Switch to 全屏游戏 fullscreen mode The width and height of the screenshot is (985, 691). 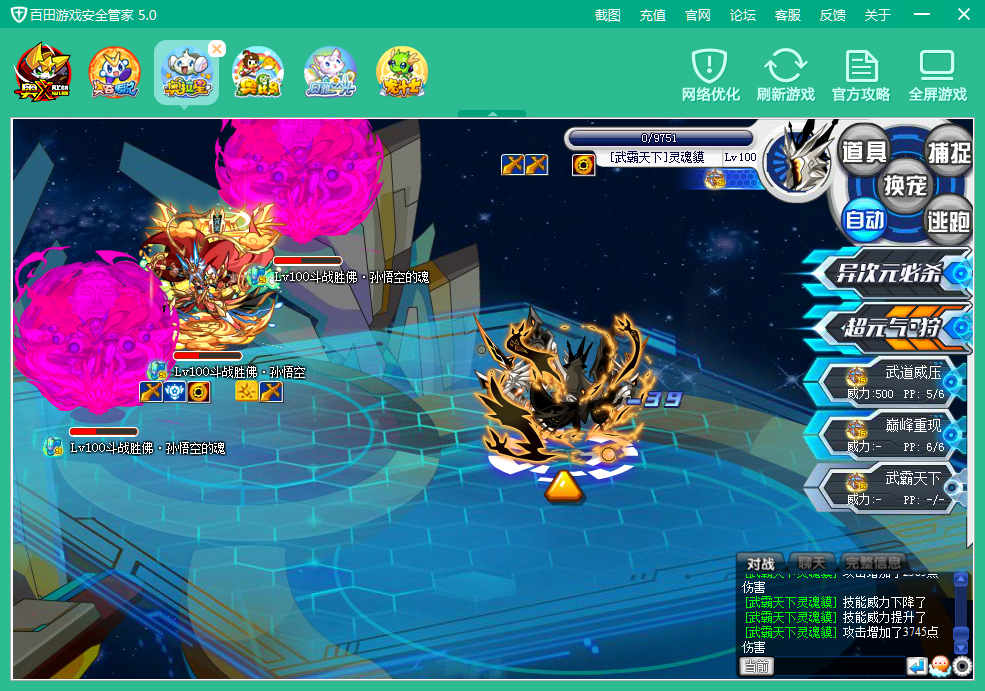point(937,76)
